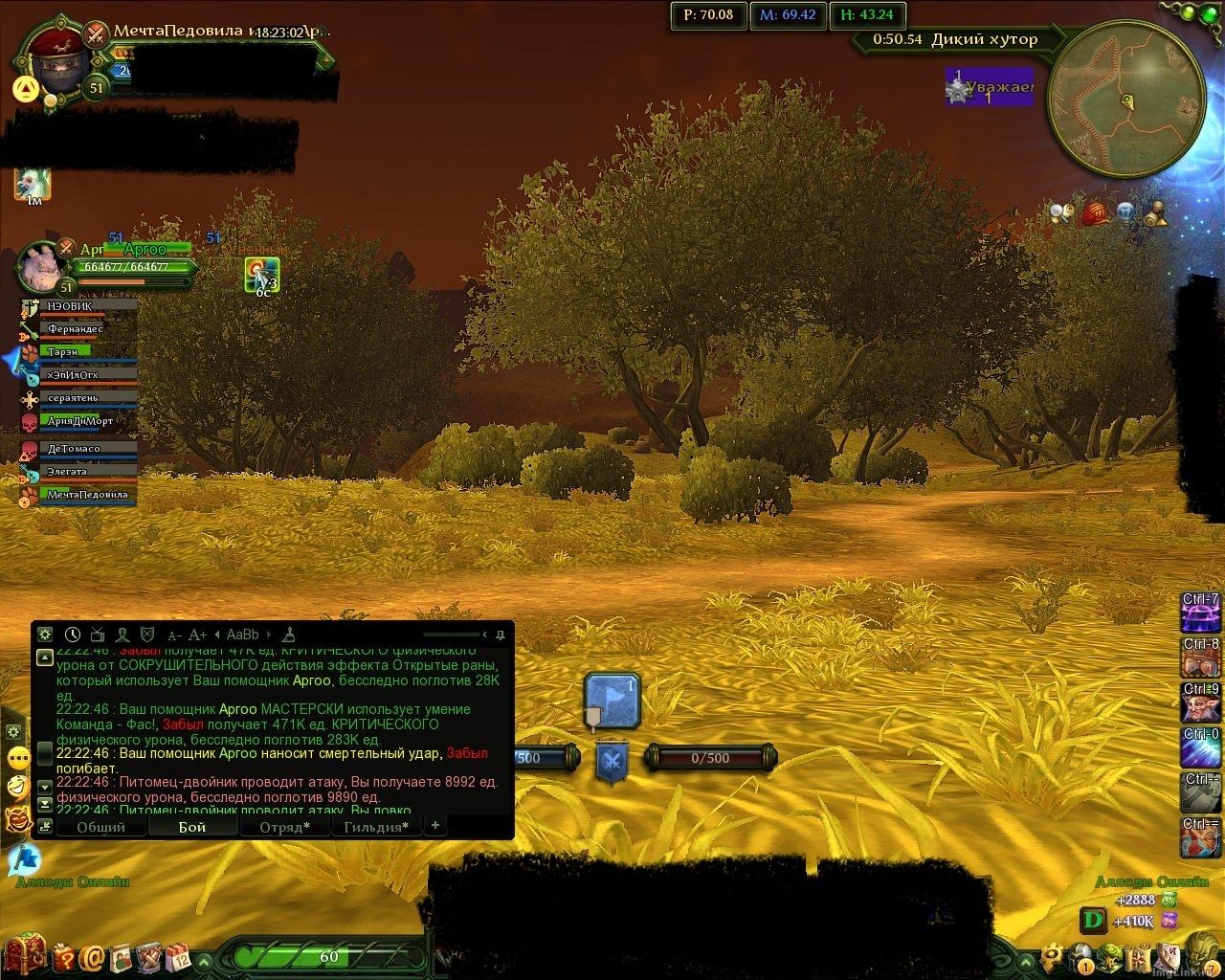Target raid member АрияДиМорт
Viewport: 1225px width, 980px height.
pos(80,421)
